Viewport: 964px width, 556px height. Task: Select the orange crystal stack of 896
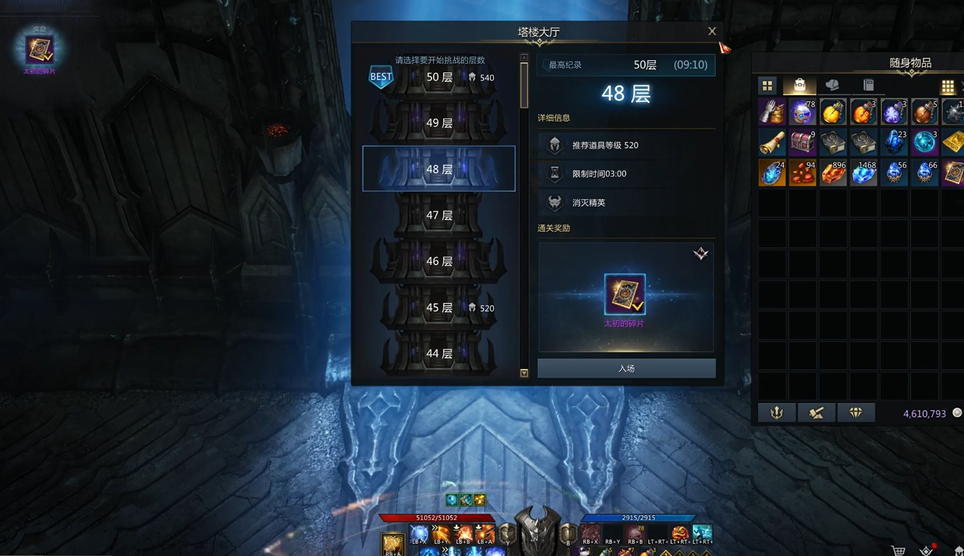pyautogui.click(x=833, y=173)
